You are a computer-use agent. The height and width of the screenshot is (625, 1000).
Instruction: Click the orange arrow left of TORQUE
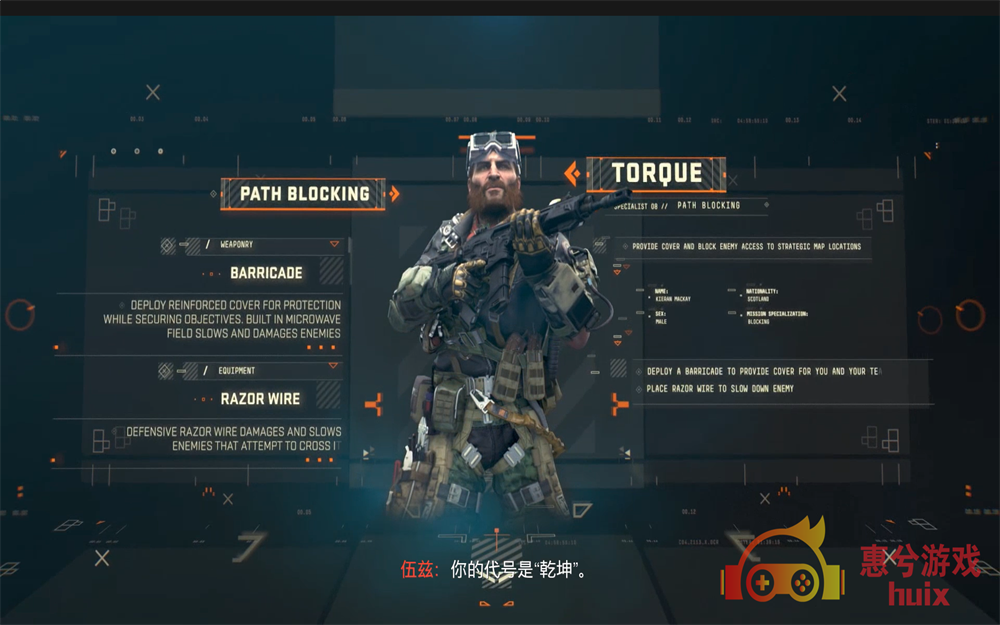(x=572, y=175)
